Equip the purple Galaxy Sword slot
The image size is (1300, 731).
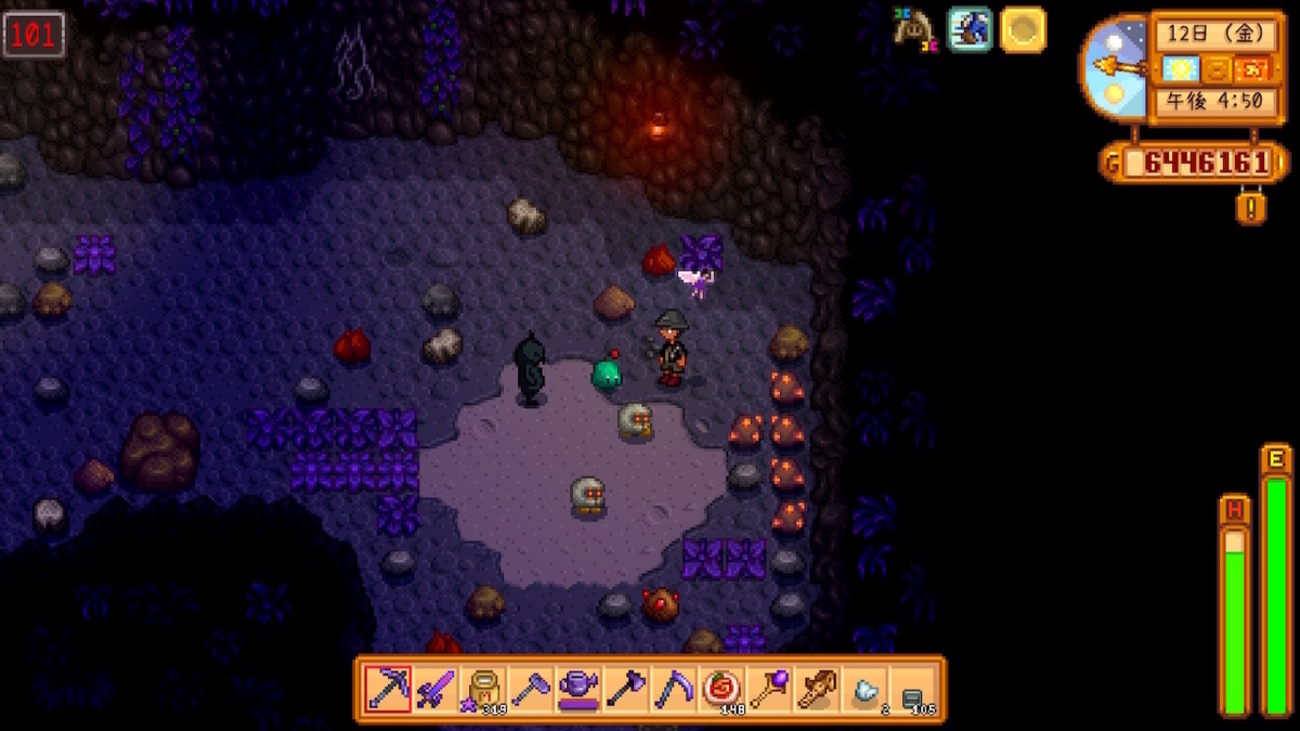click(435, 689)
